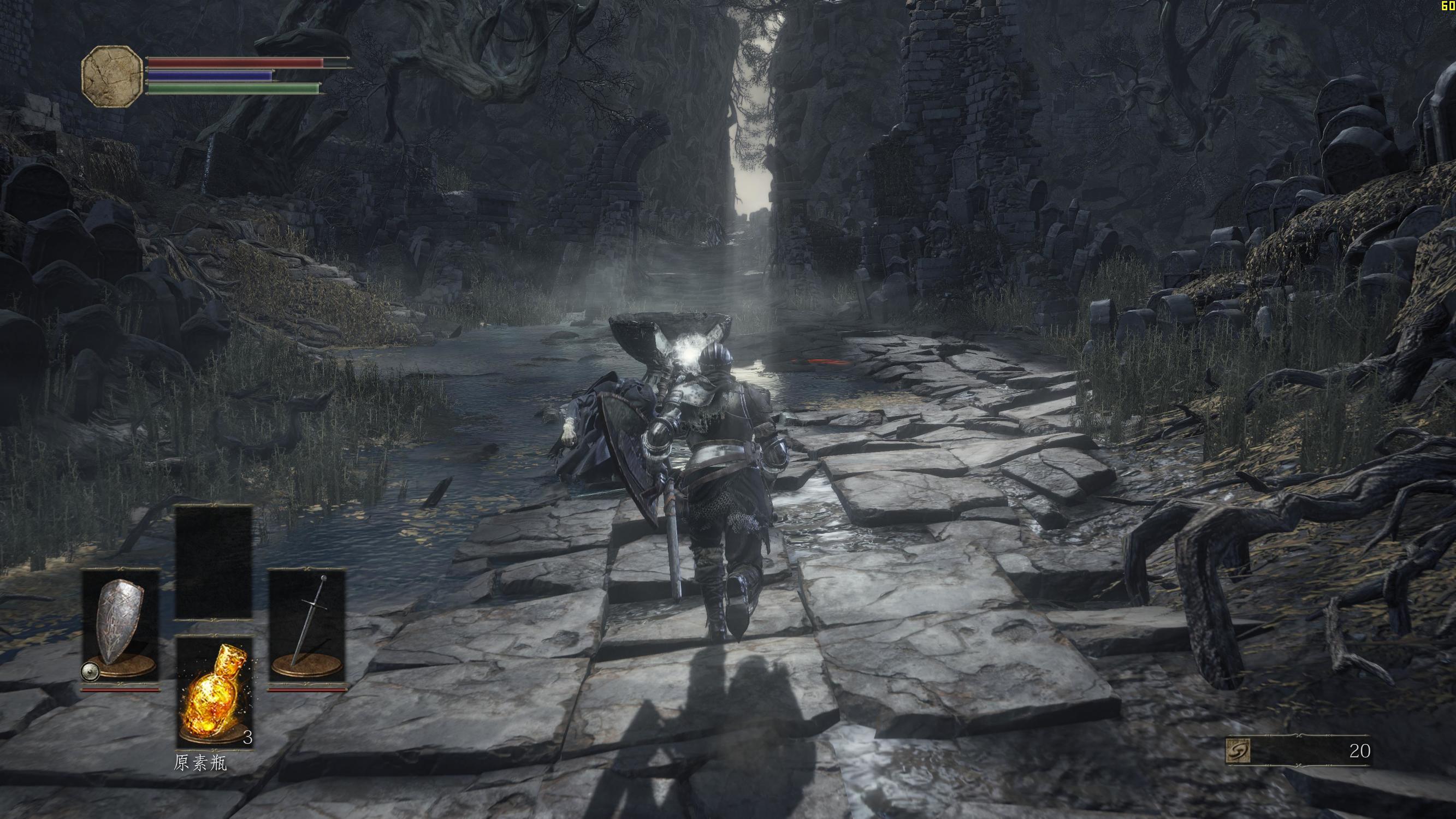Click the octagonal ember status emblem

(x=113, y=75)
